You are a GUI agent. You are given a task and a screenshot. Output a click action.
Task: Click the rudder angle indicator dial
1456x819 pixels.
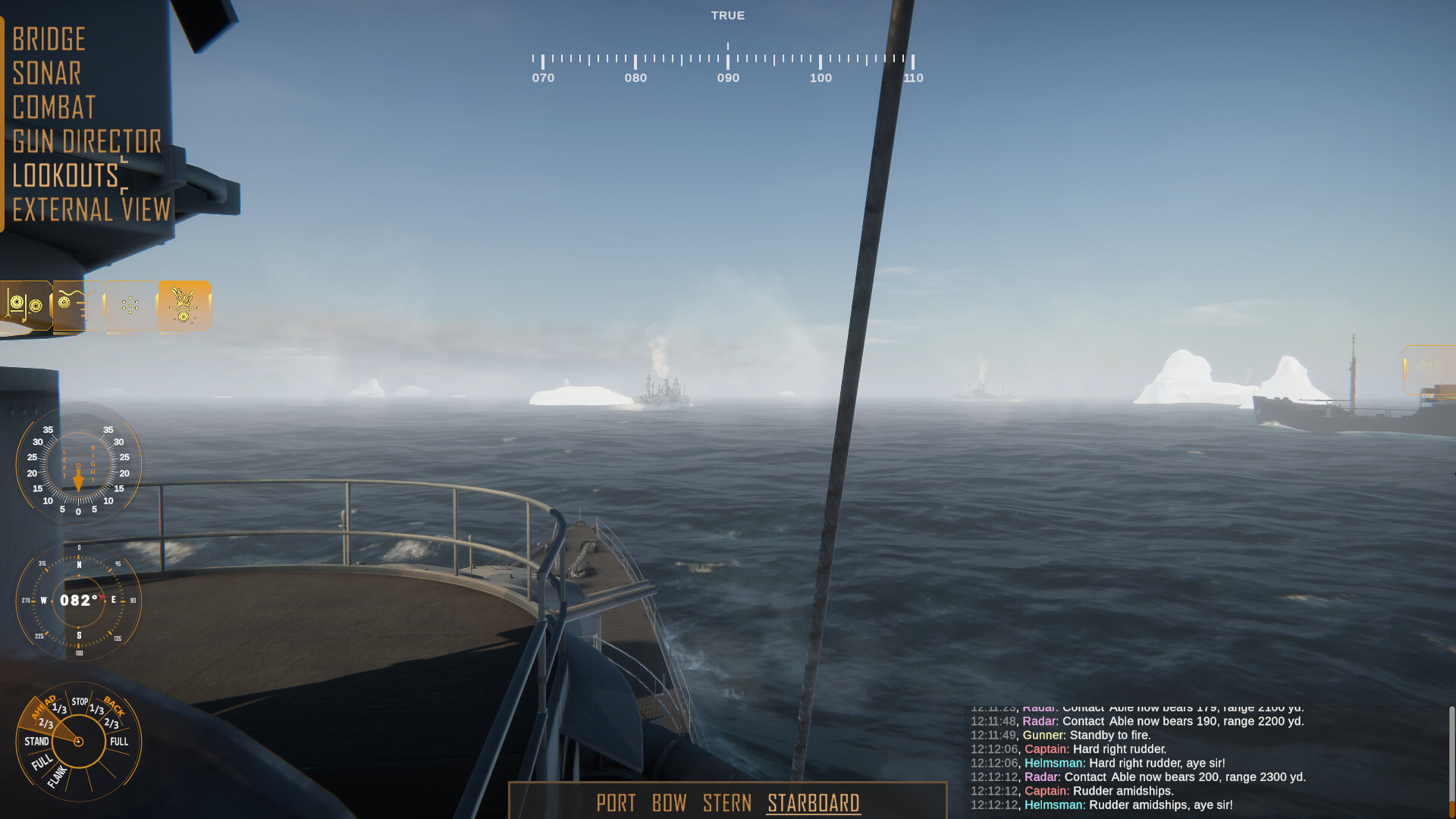point(79,468)
